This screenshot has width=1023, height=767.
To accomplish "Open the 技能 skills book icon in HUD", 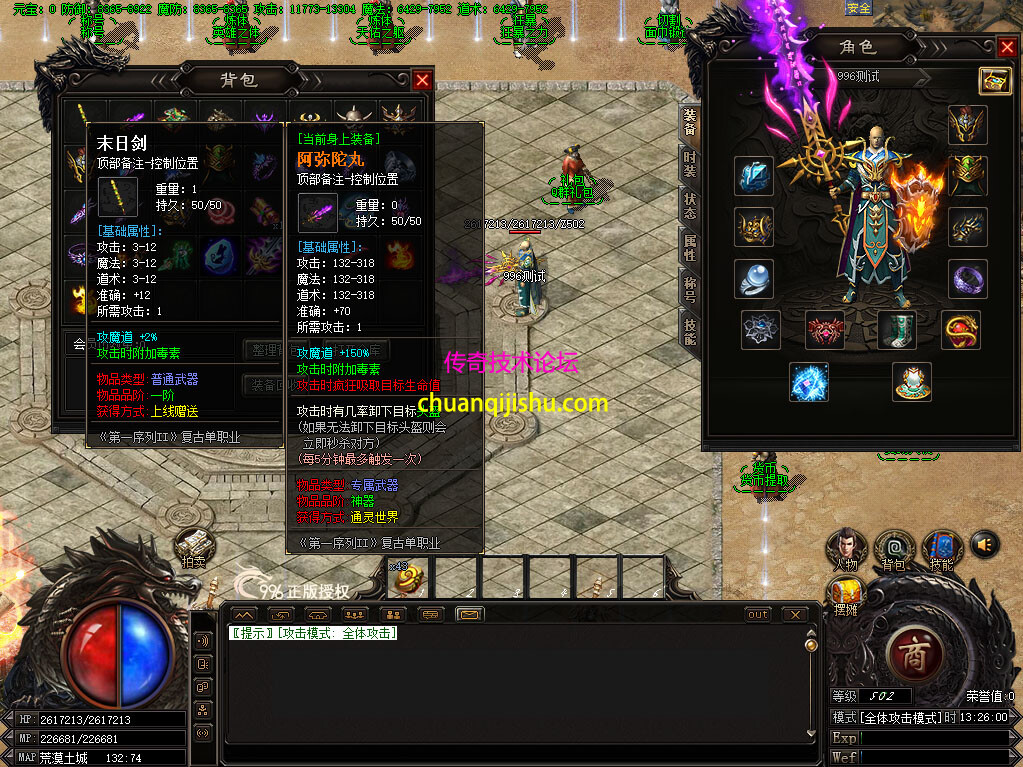I will [x=941, y=548].
